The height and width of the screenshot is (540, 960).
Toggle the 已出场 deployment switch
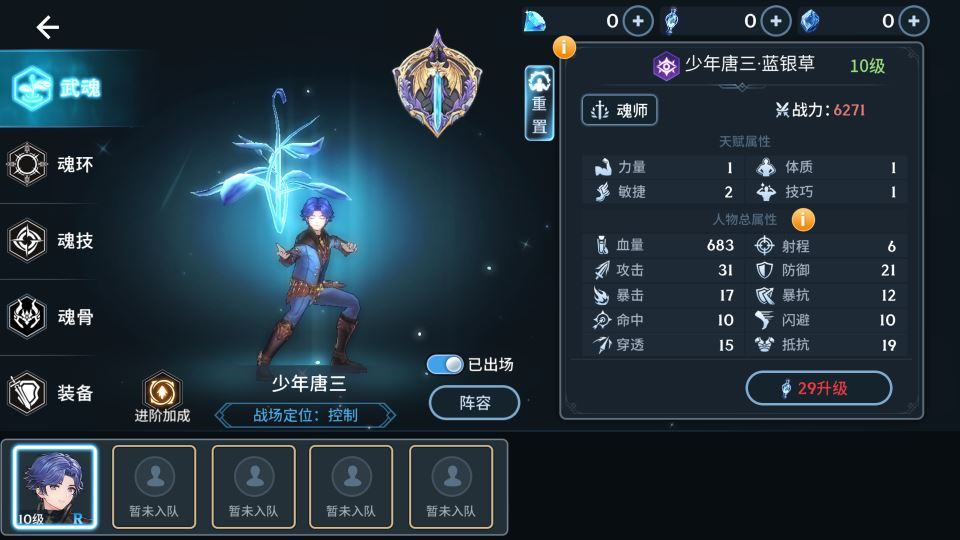(x=445, y=365)
